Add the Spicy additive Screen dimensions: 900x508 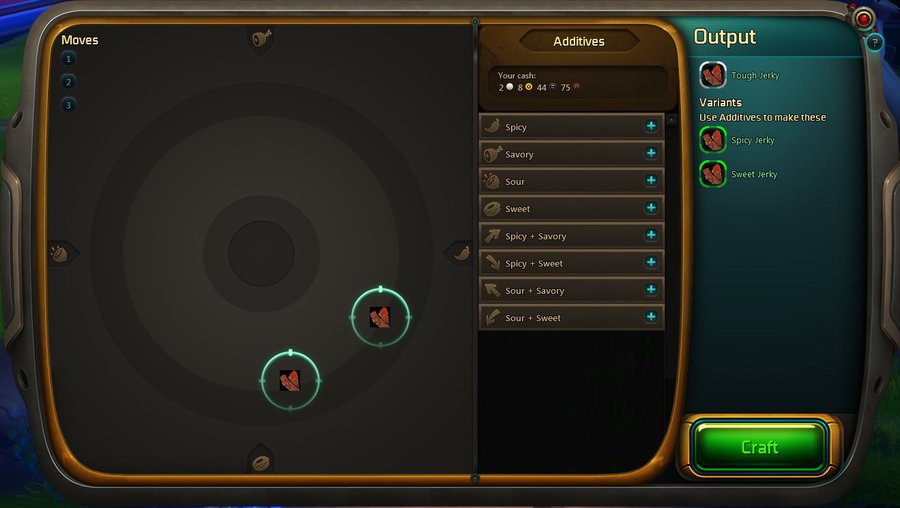pyautogui.click(x=651, y=127)
